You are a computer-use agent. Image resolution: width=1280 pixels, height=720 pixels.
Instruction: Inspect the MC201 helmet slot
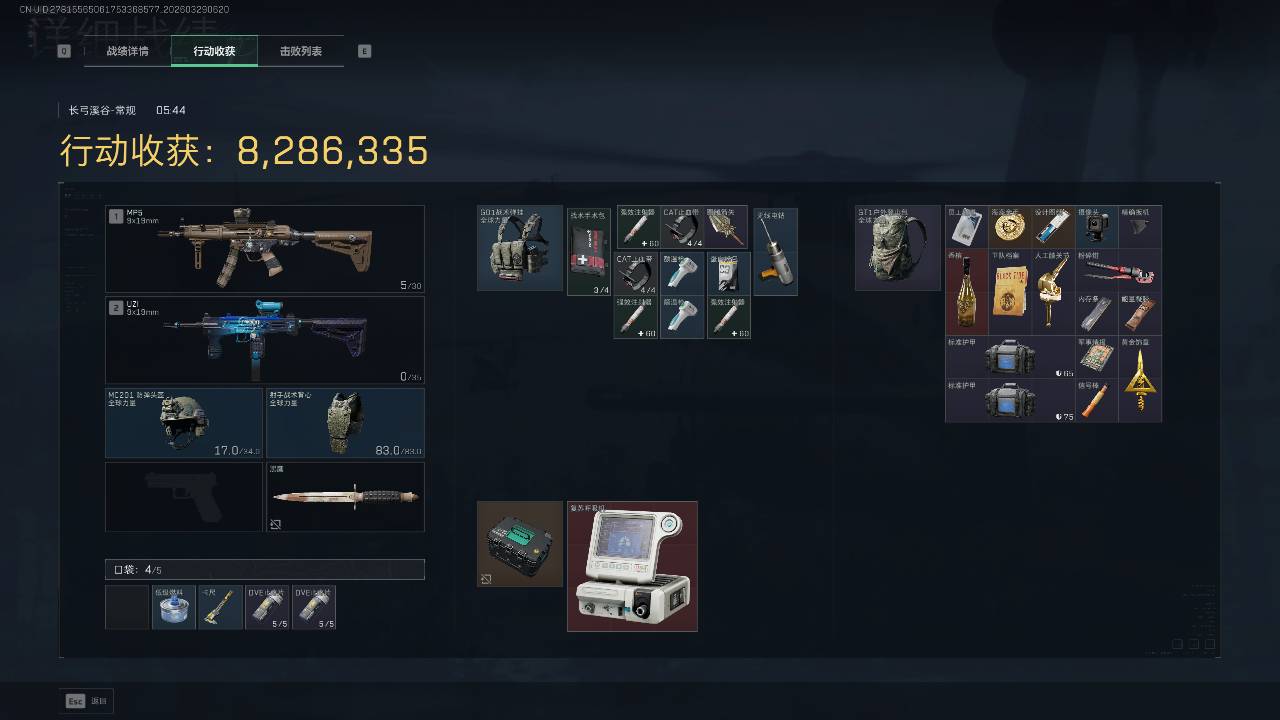point(184,423)
